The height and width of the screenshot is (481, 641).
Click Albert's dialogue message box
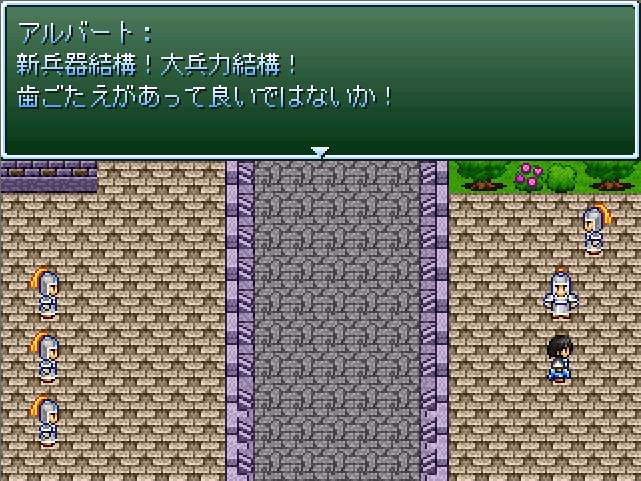tap(320, 78)
